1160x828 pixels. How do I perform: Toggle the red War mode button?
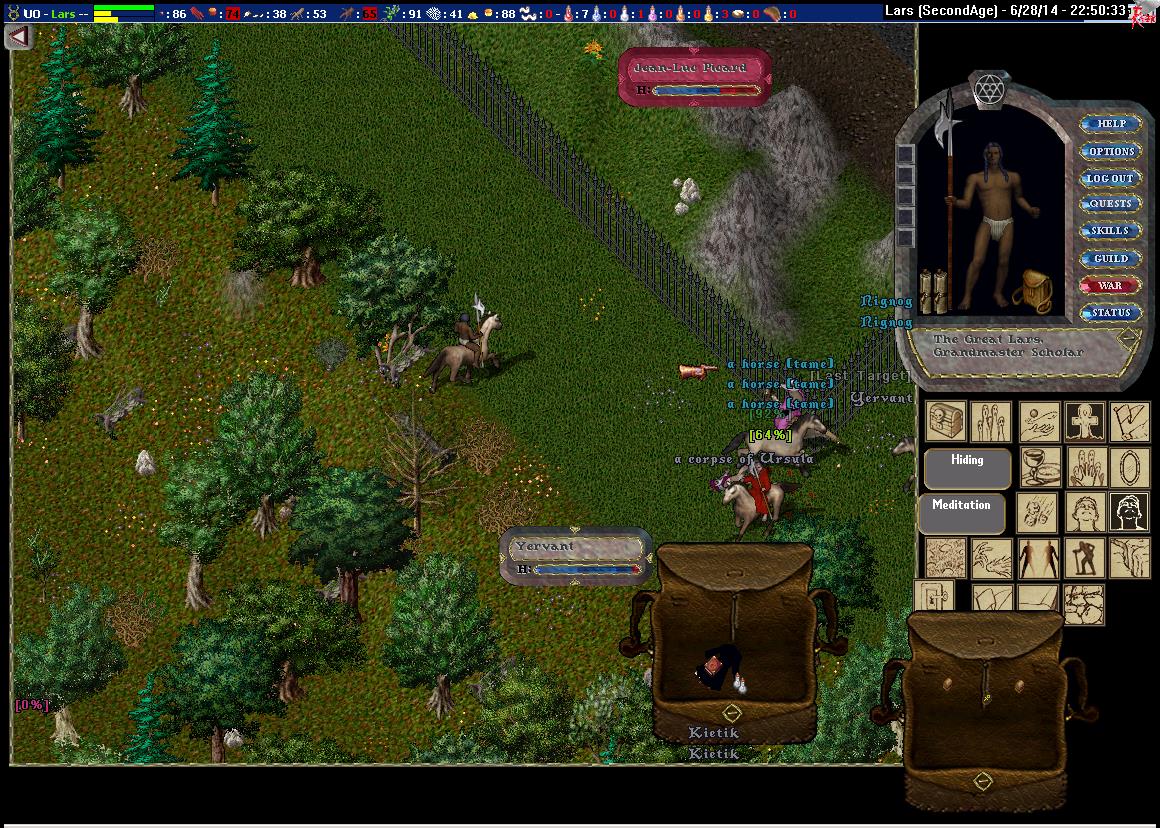point(1110,285)
